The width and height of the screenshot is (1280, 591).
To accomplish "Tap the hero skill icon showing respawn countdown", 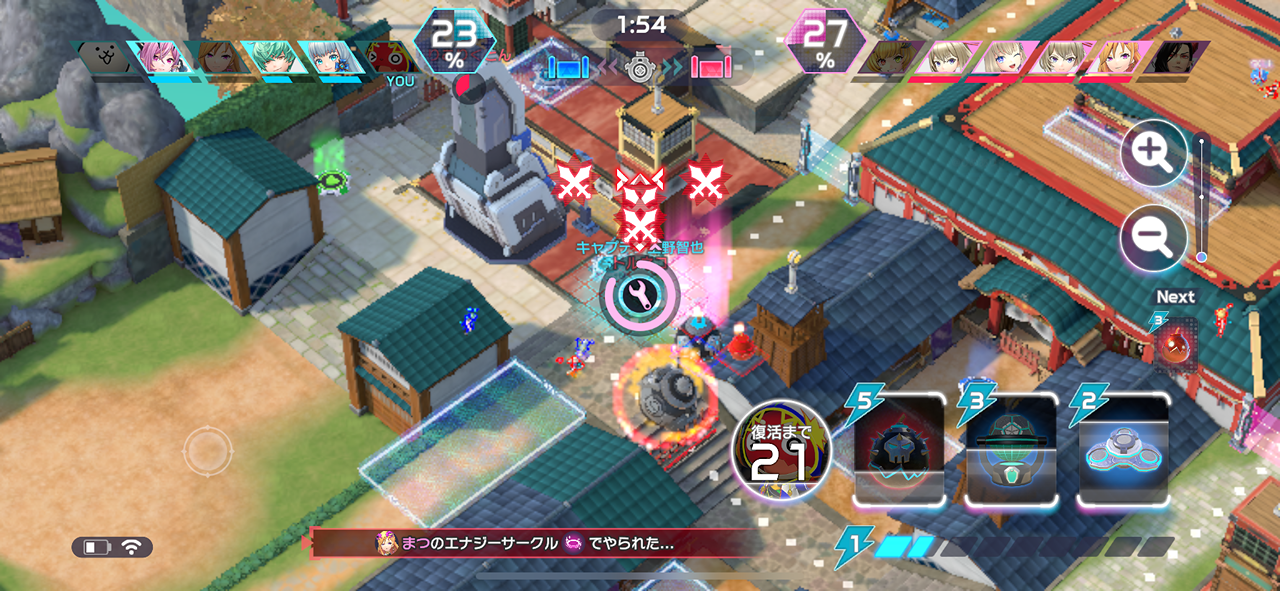I will 781,451.
